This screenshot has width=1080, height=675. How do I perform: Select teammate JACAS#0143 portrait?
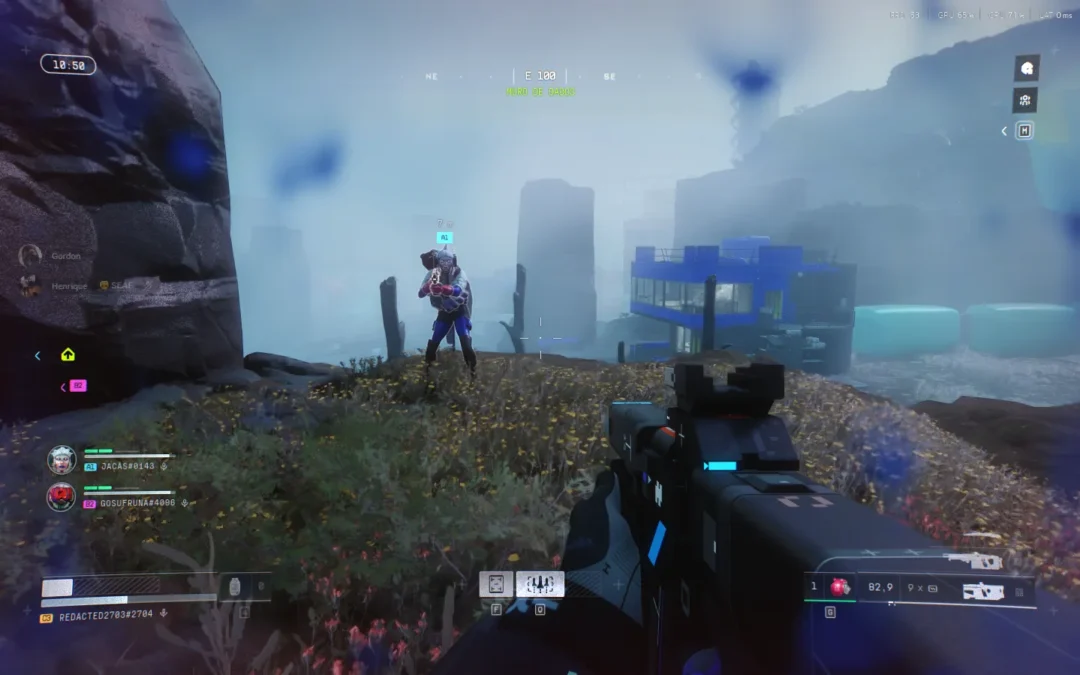pos(61,459)
